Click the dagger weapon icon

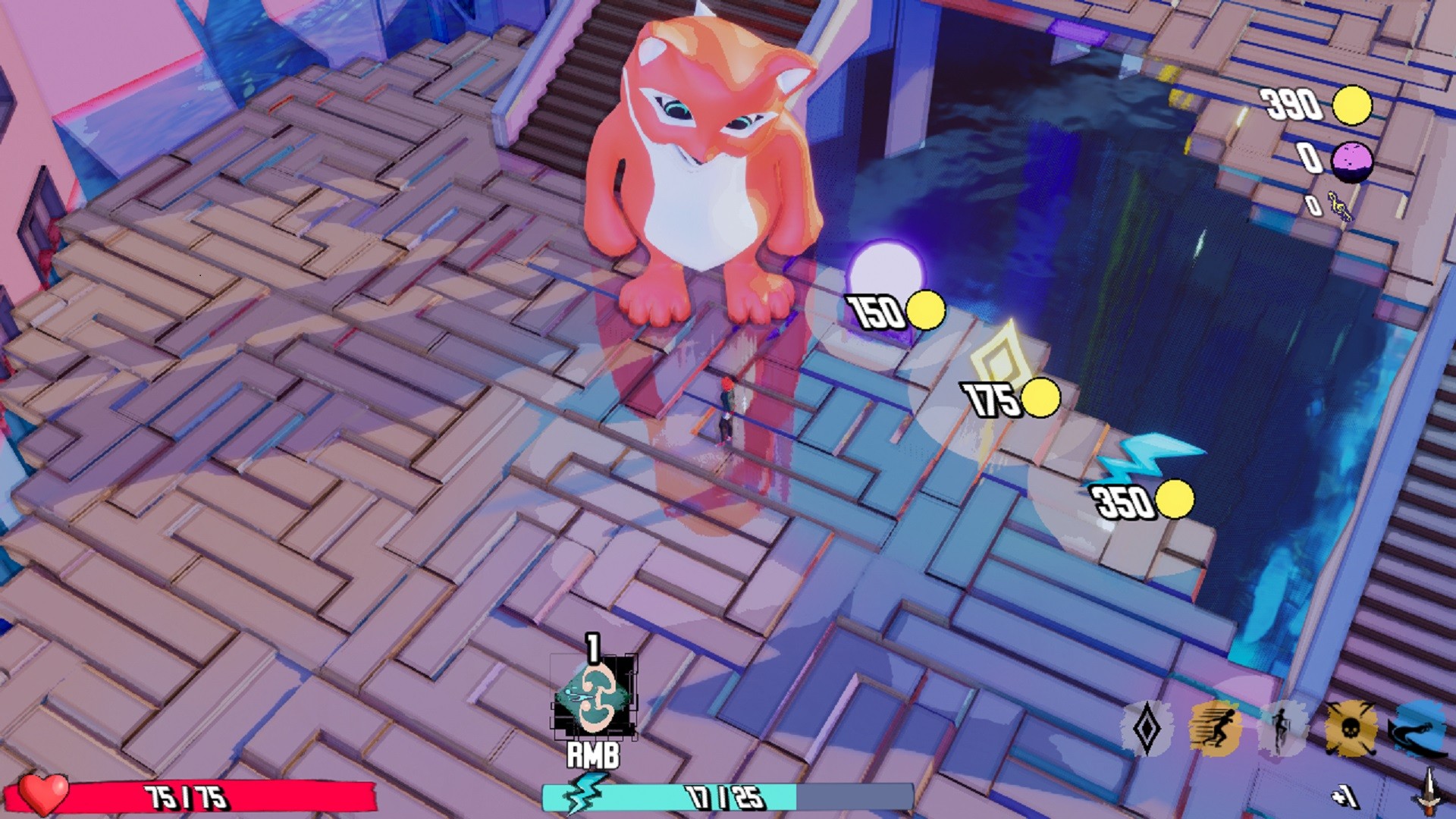[x=1429, y=792]
